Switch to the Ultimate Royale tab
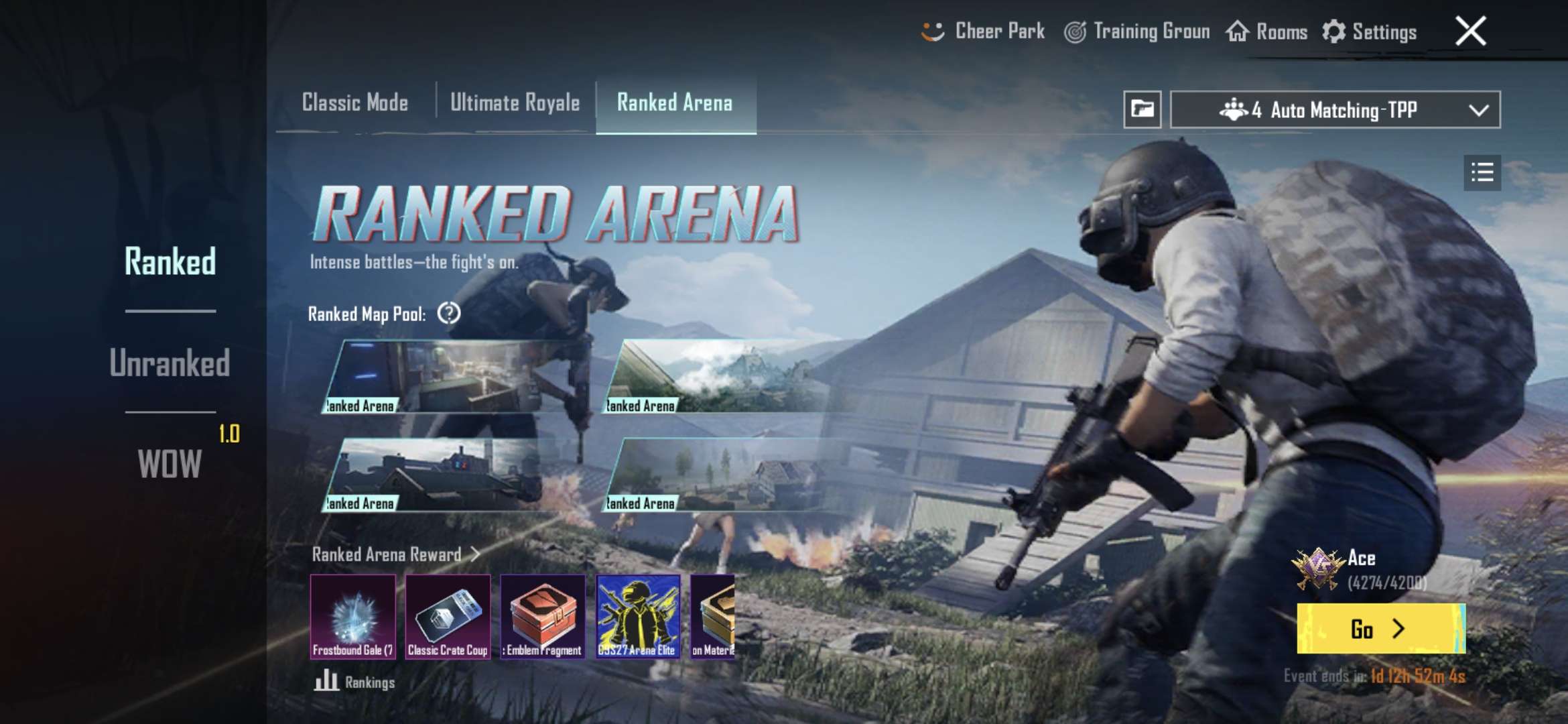 [515, 103]
